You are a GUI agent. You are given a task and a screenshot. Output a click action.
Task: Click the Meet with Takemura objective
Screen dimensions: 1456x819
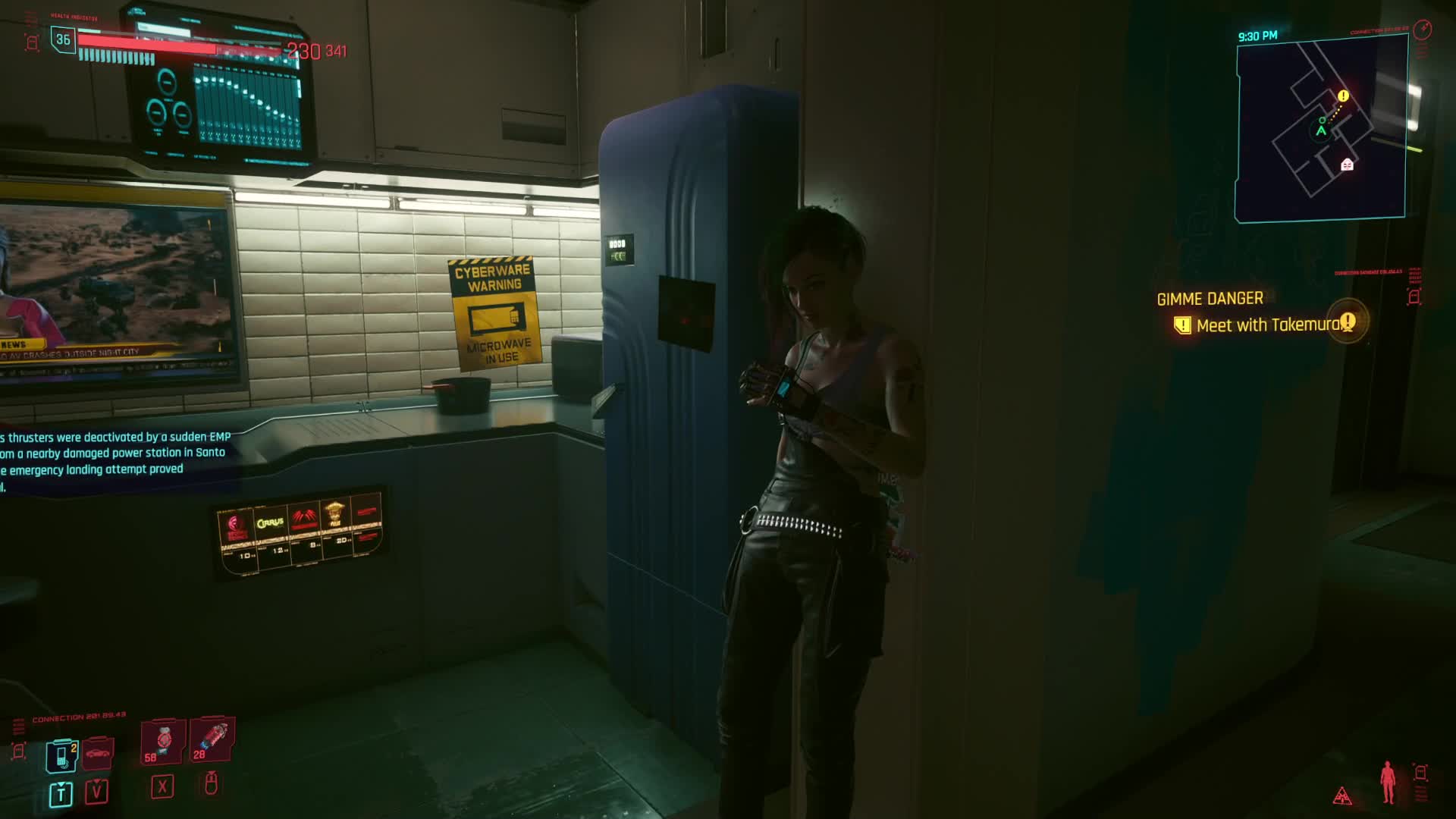(x=1268, y=325)
